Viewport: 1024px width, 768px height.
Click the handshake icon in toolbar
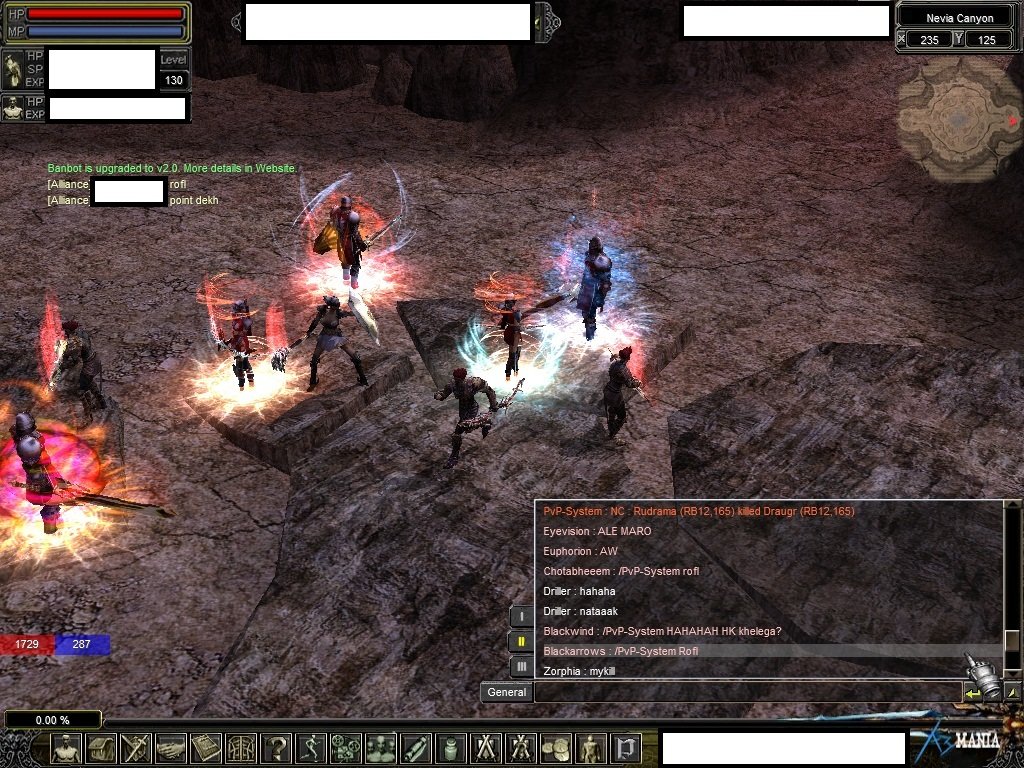click(x=171, y=747)
